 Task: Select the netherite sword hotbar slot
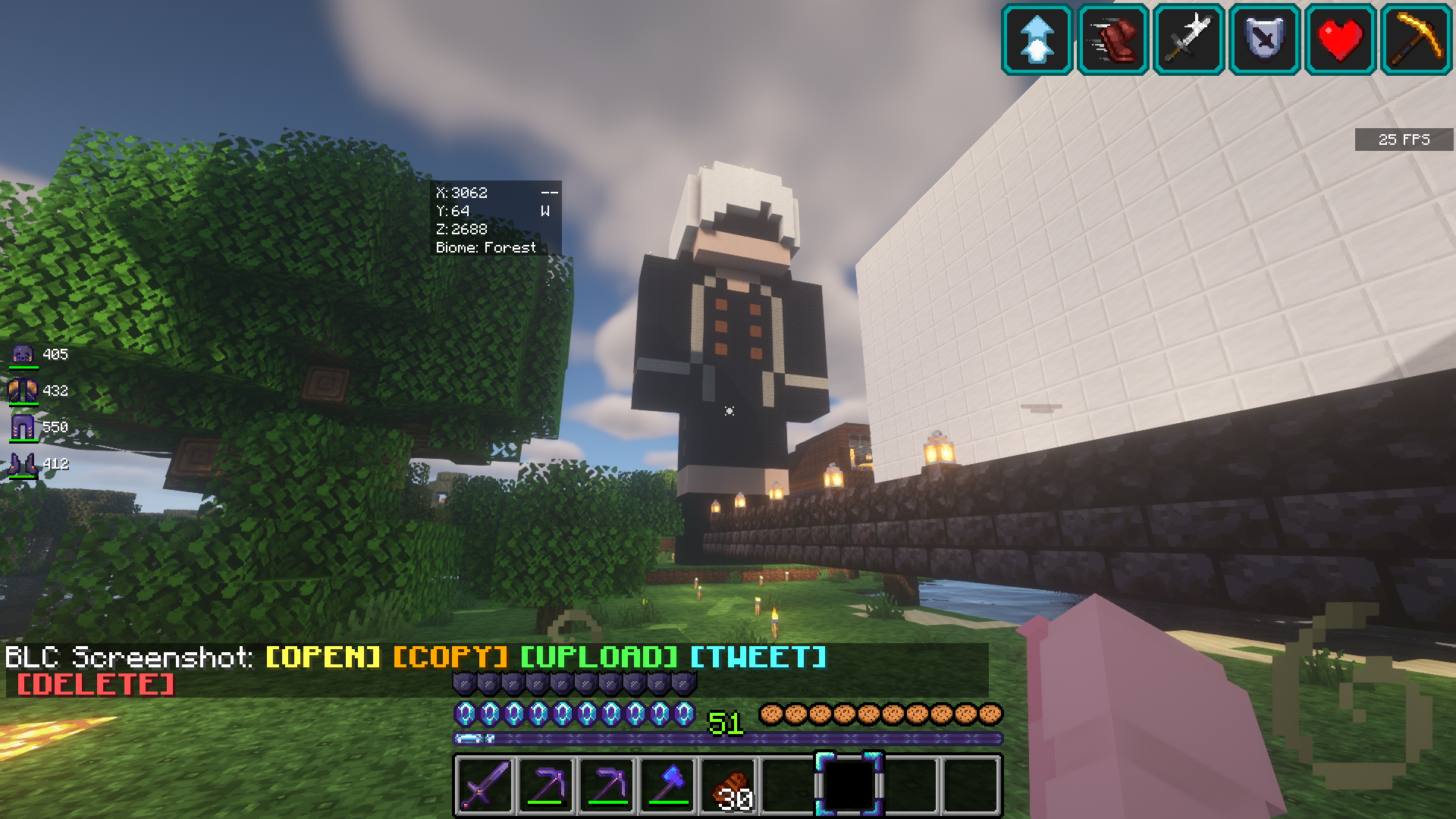[x=485, y=784]
